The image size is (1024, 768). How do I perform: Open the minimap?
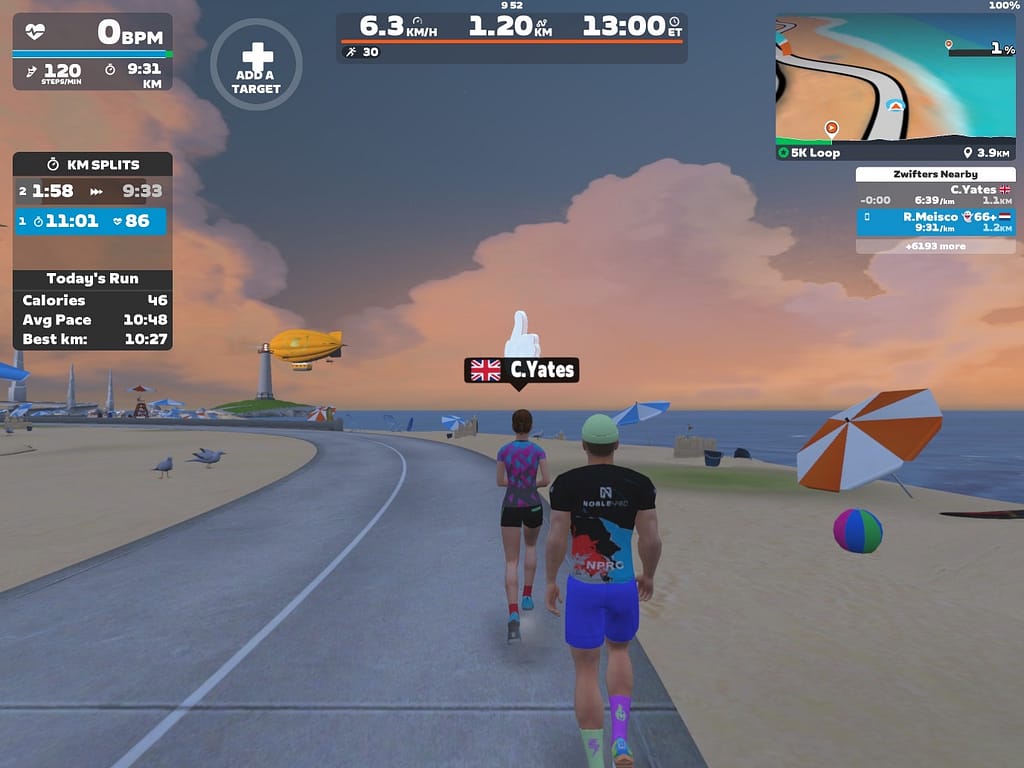pyautogui.click(x=895, y=78)
